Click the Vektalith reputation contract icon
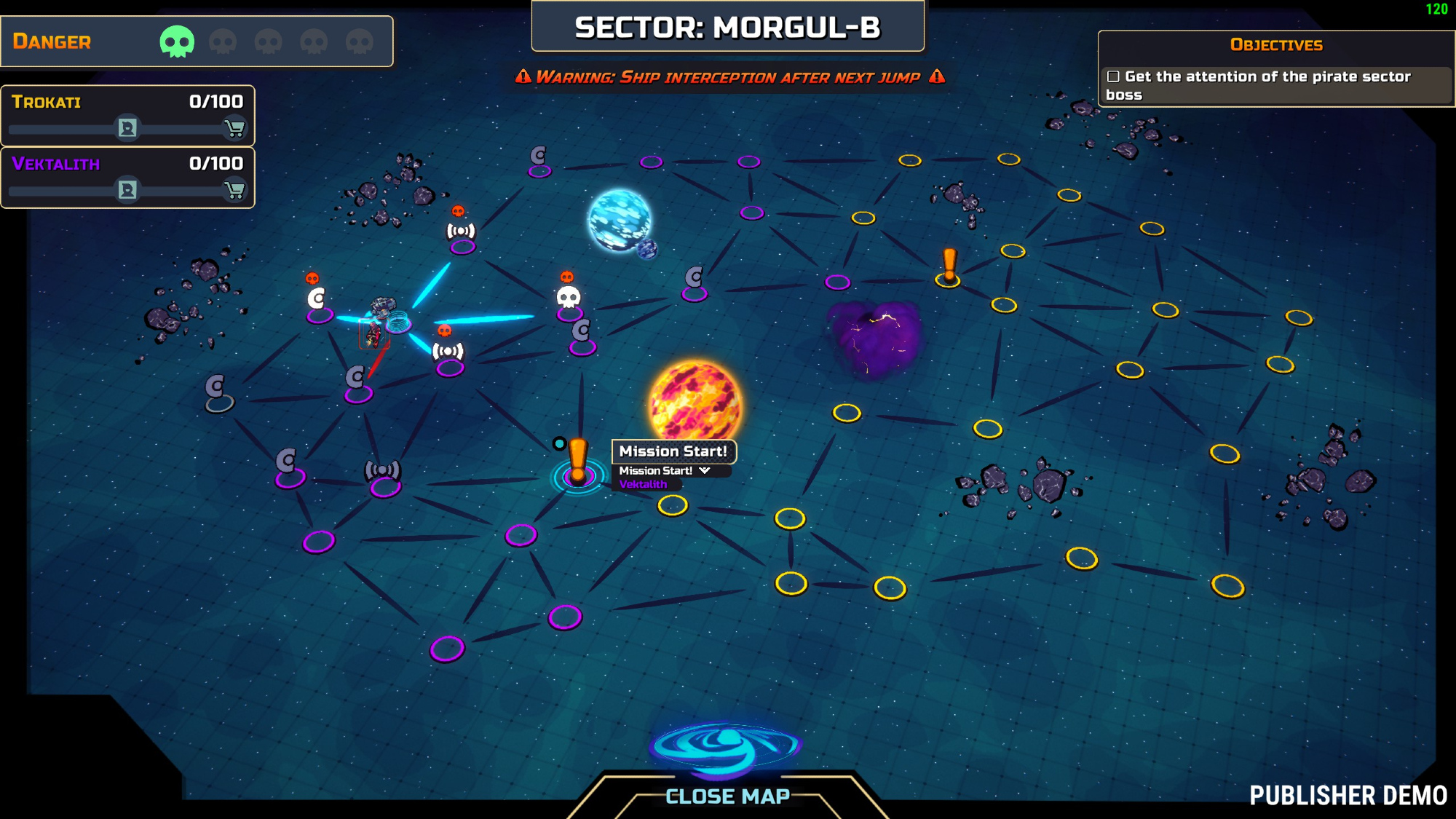 (x=127, y=191)
